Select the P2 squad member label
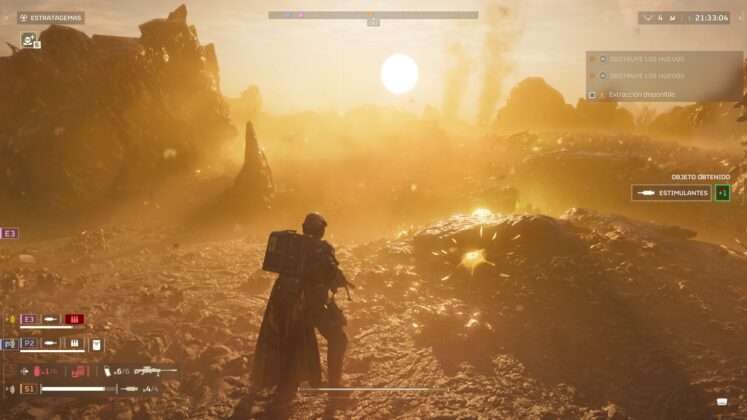This screenshot has width=747, height=420. coord(29,343)
